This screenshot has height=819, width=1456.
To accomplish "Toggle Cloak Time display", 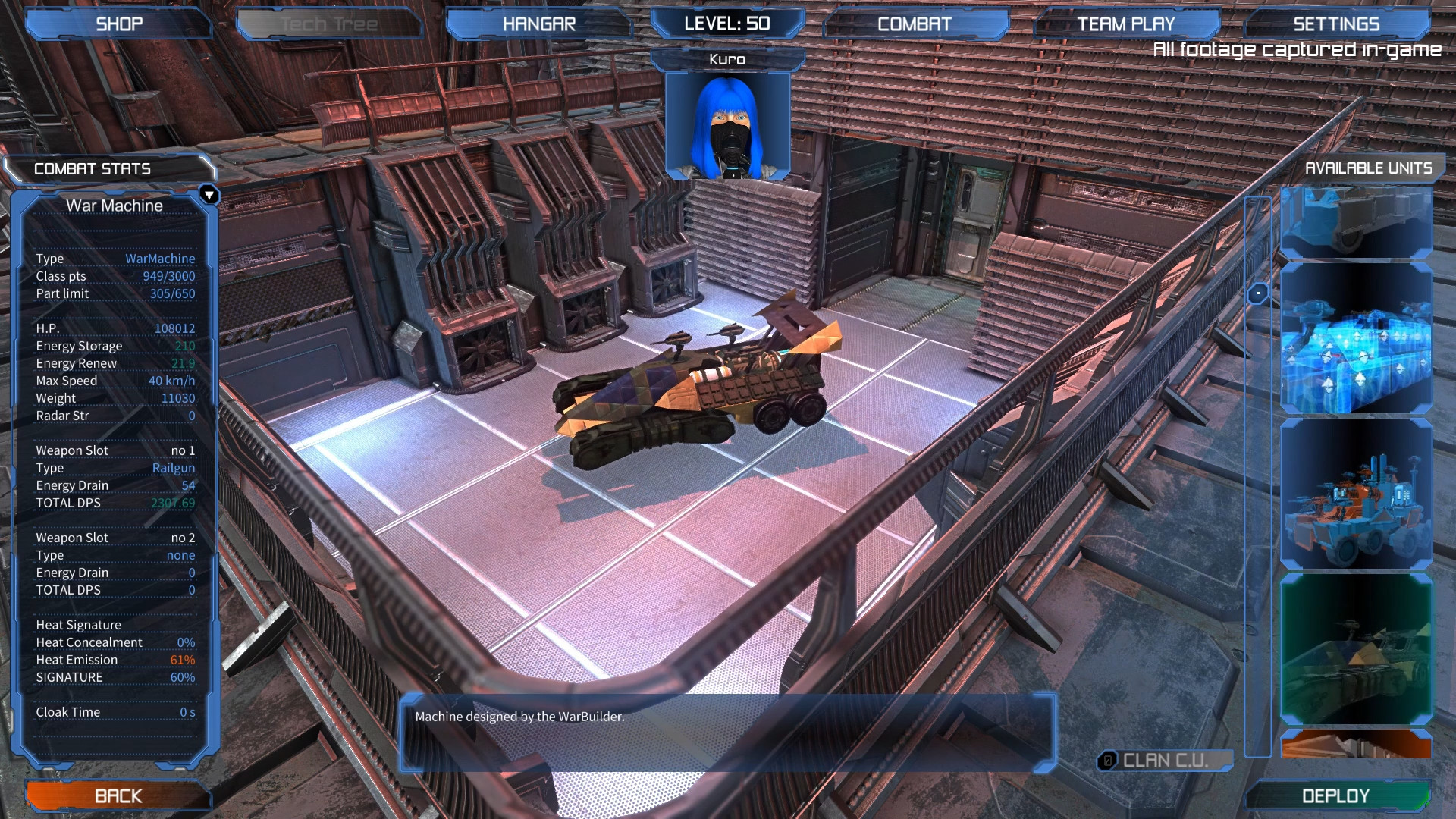I will click(x=114, y=711).
